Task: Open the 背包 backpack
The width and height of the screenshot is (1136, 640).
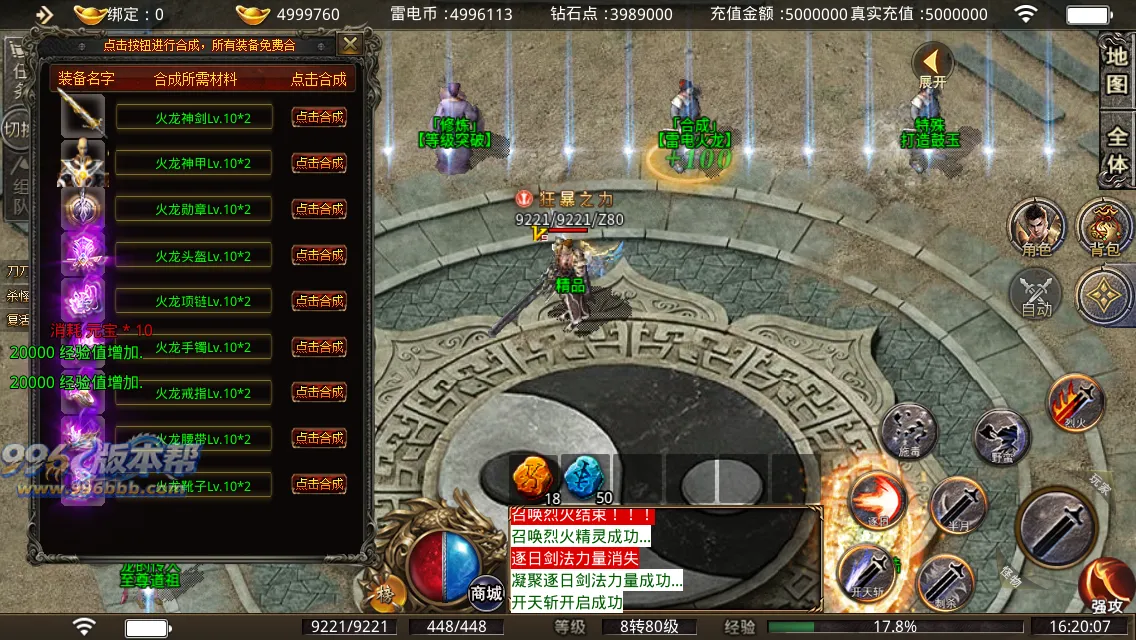Action: click(1104, 226)
